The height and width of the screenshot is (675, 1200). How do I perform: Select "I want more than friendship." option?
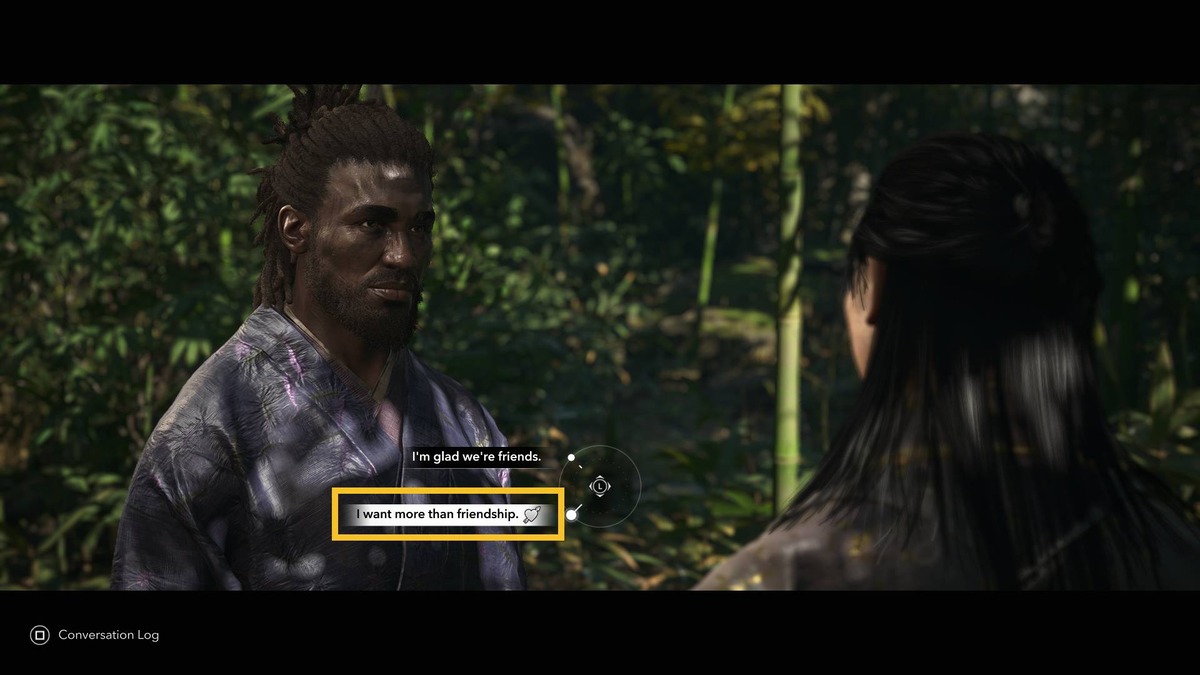coord(447,515)
